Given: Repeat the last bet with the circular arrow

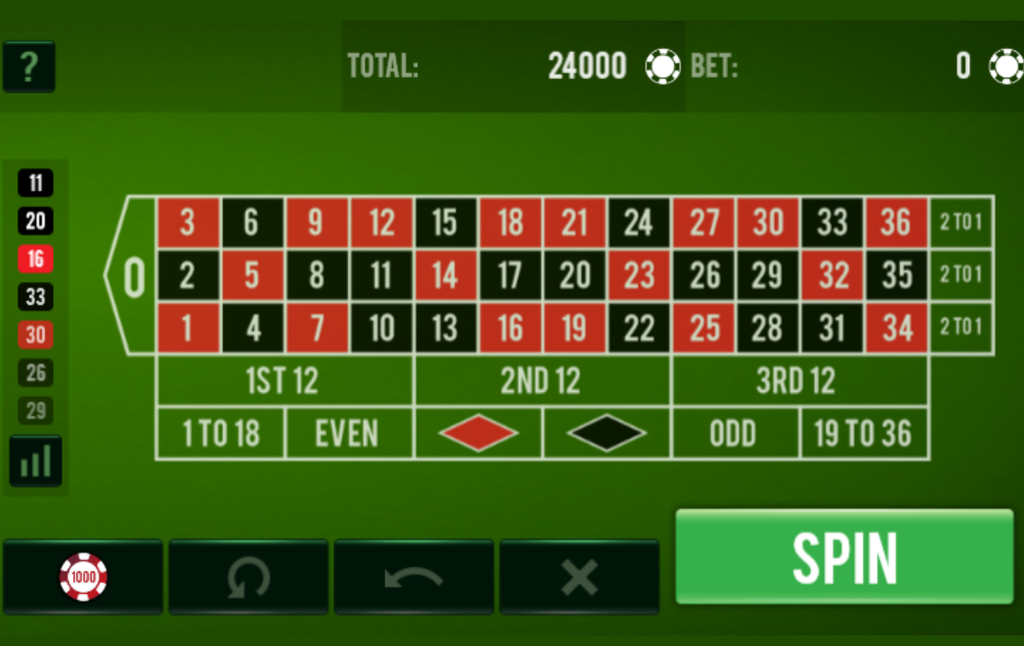Looking at the screenshot, I should tap(248, 577).
